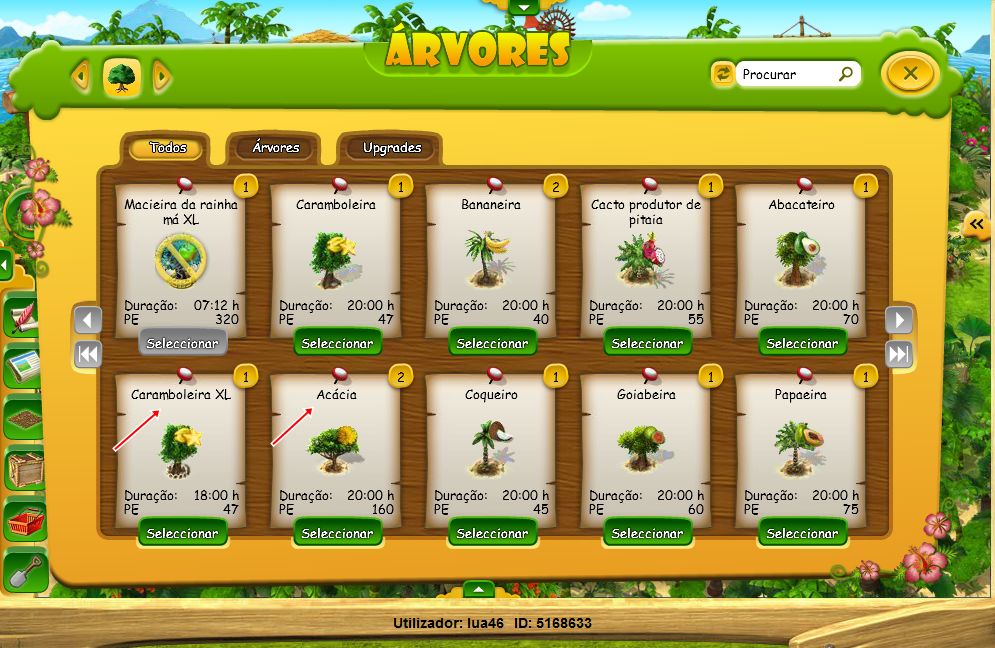Jump to the last page of trees
995x648 pixels.
(x=899, y=353)
